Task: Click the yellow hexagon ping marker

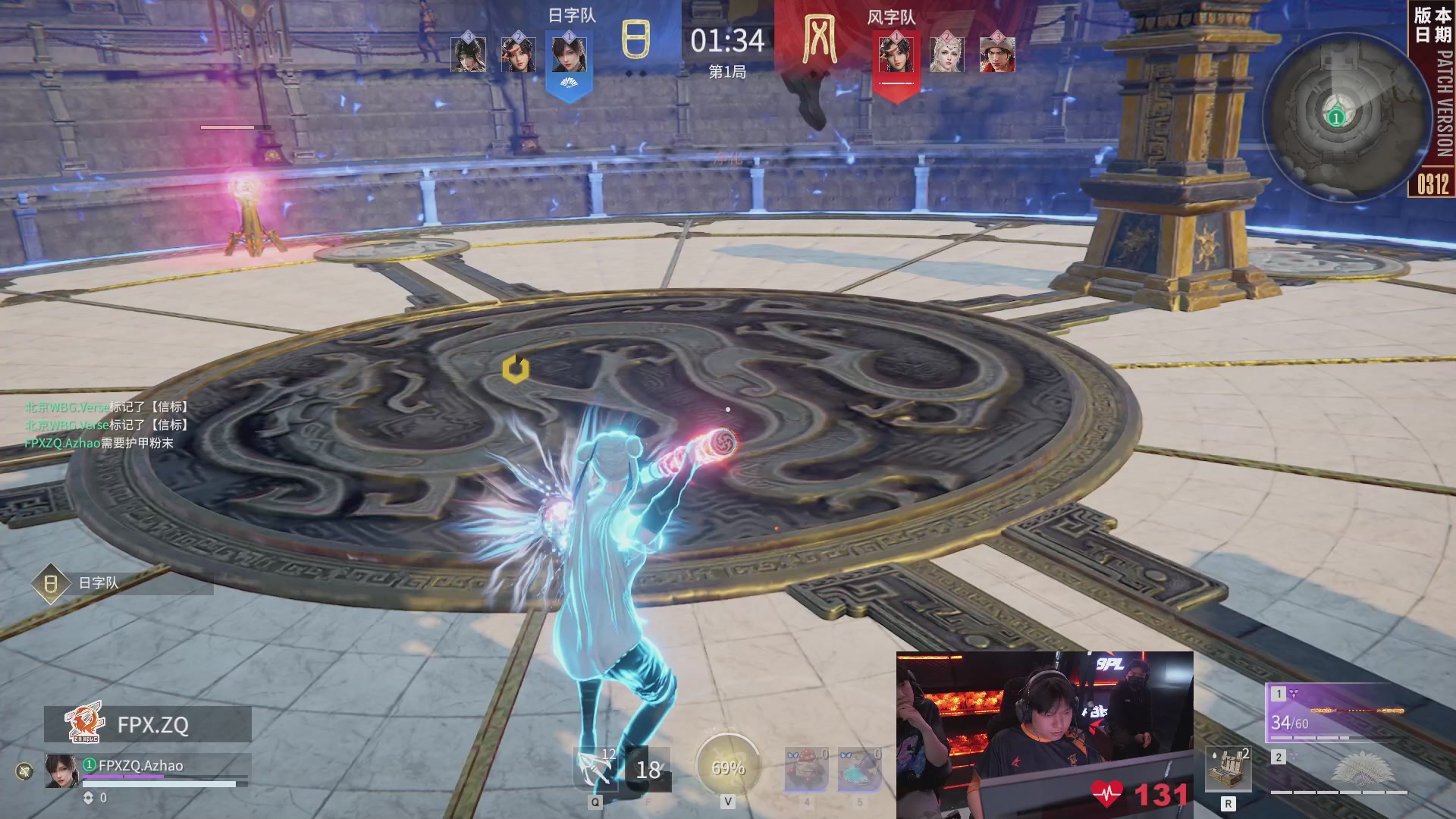Action: click(x=516, y=369)
